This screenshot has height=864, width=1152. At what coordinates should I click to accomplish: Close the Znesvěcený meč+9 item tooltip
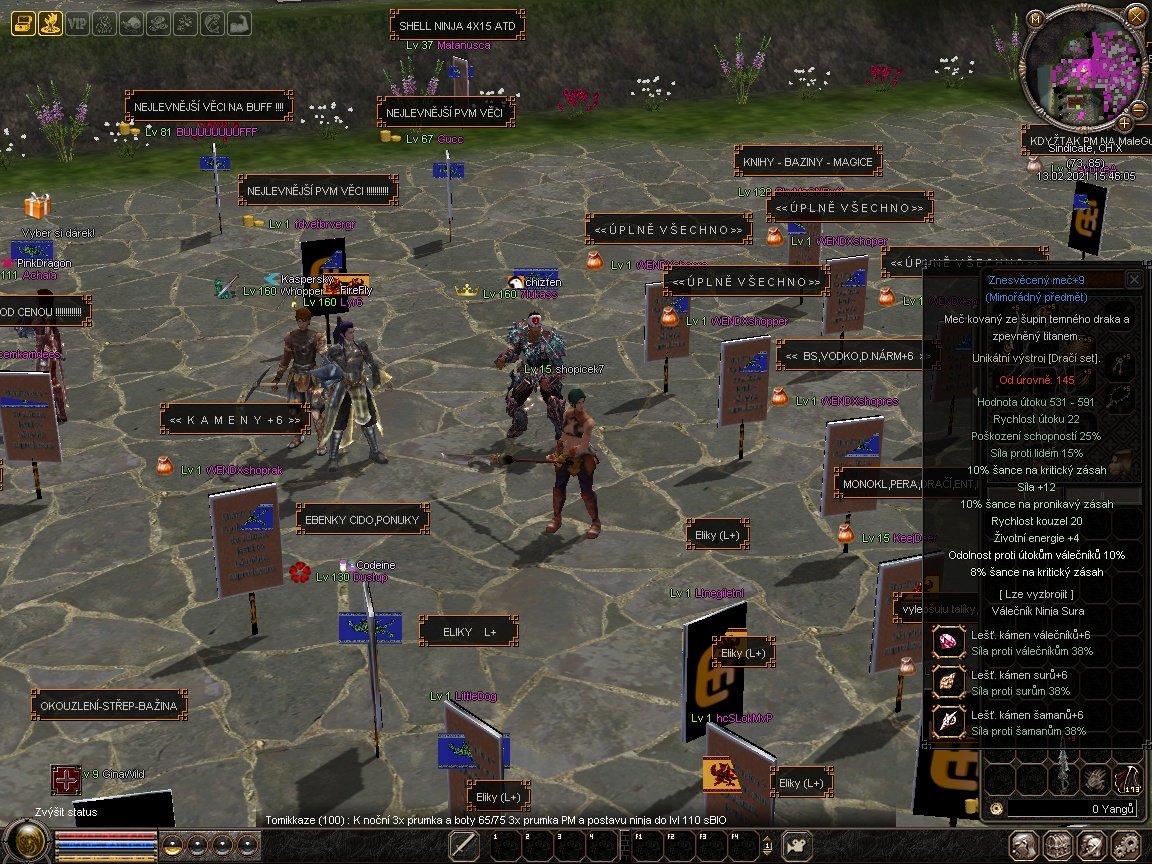[1133, 280]
